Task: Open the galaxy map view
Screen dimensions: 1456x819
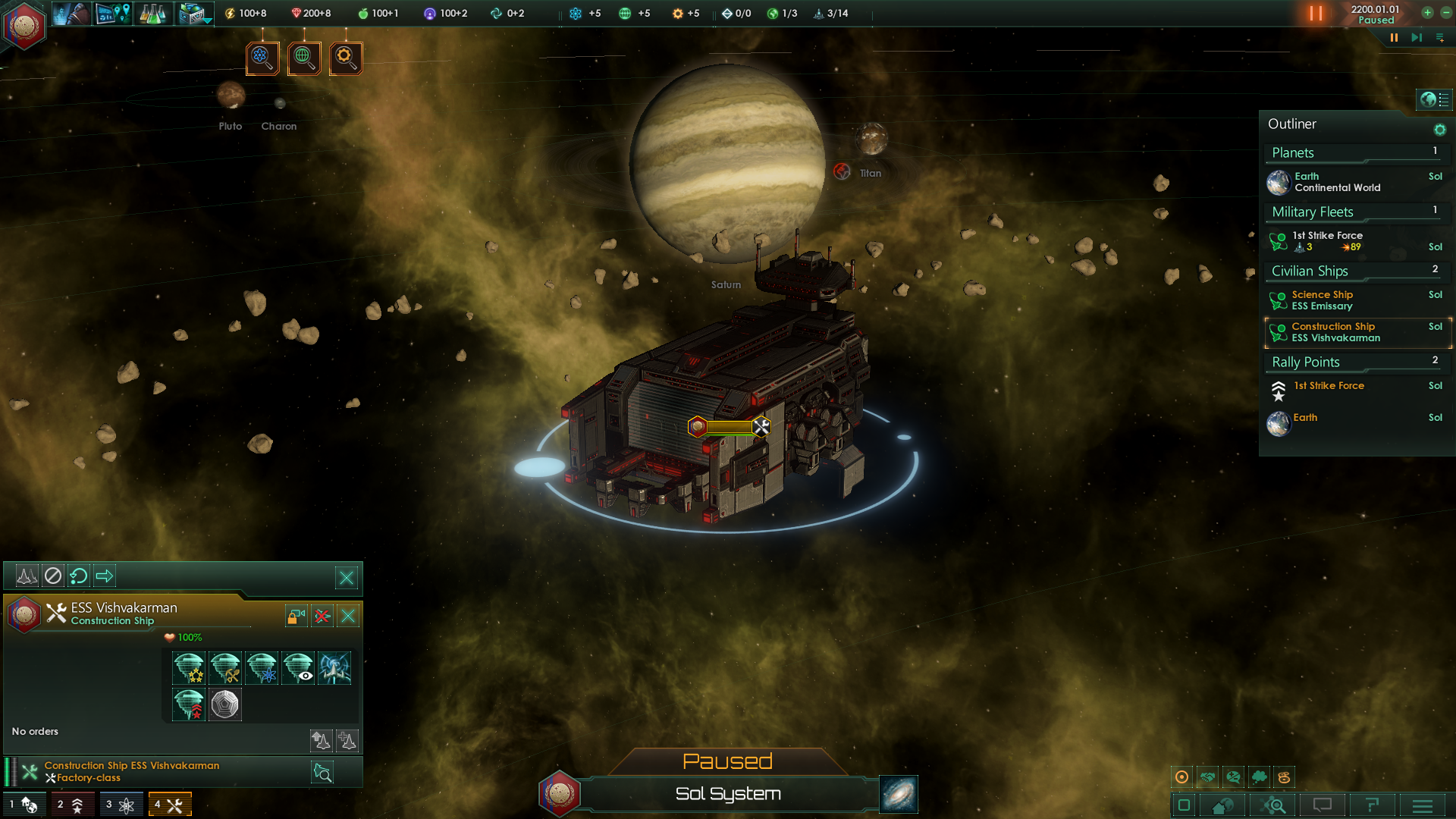Action: 899,794
